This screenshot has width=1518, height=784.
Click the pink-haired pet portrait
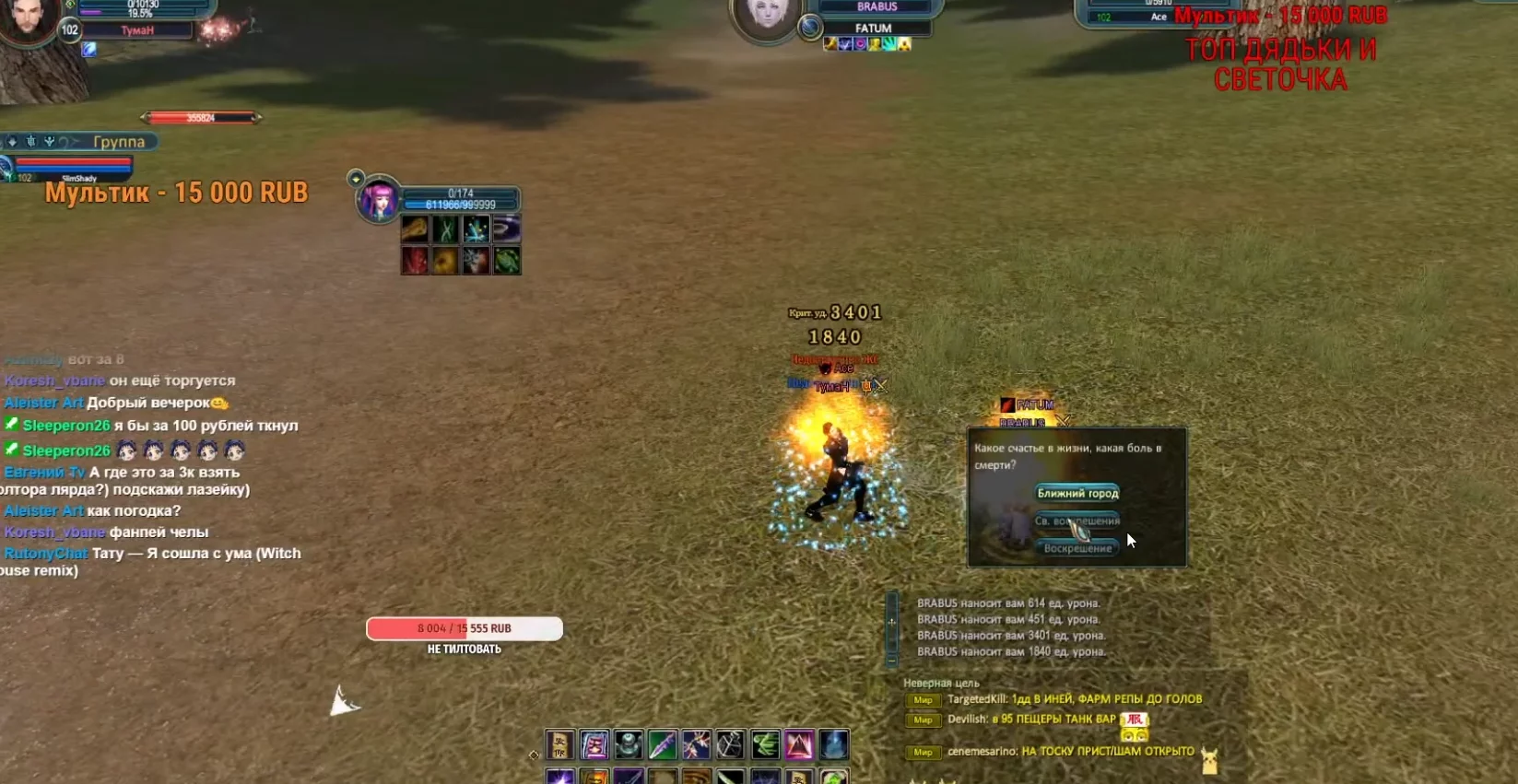[379, 200]
